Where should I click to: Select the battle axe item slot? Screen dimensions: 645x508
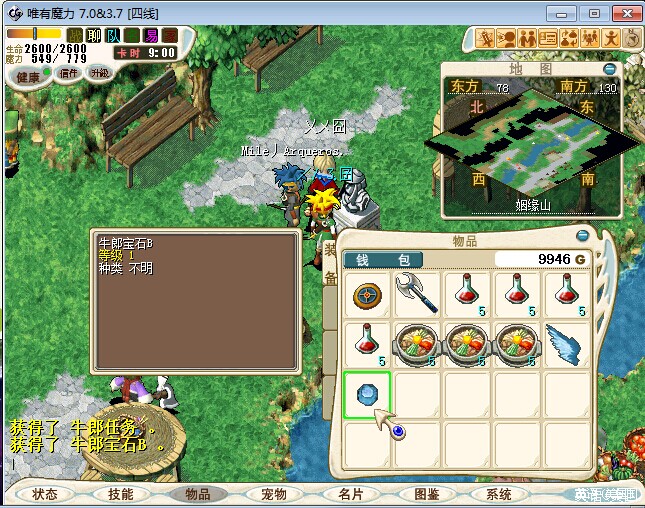click(417, 295)
